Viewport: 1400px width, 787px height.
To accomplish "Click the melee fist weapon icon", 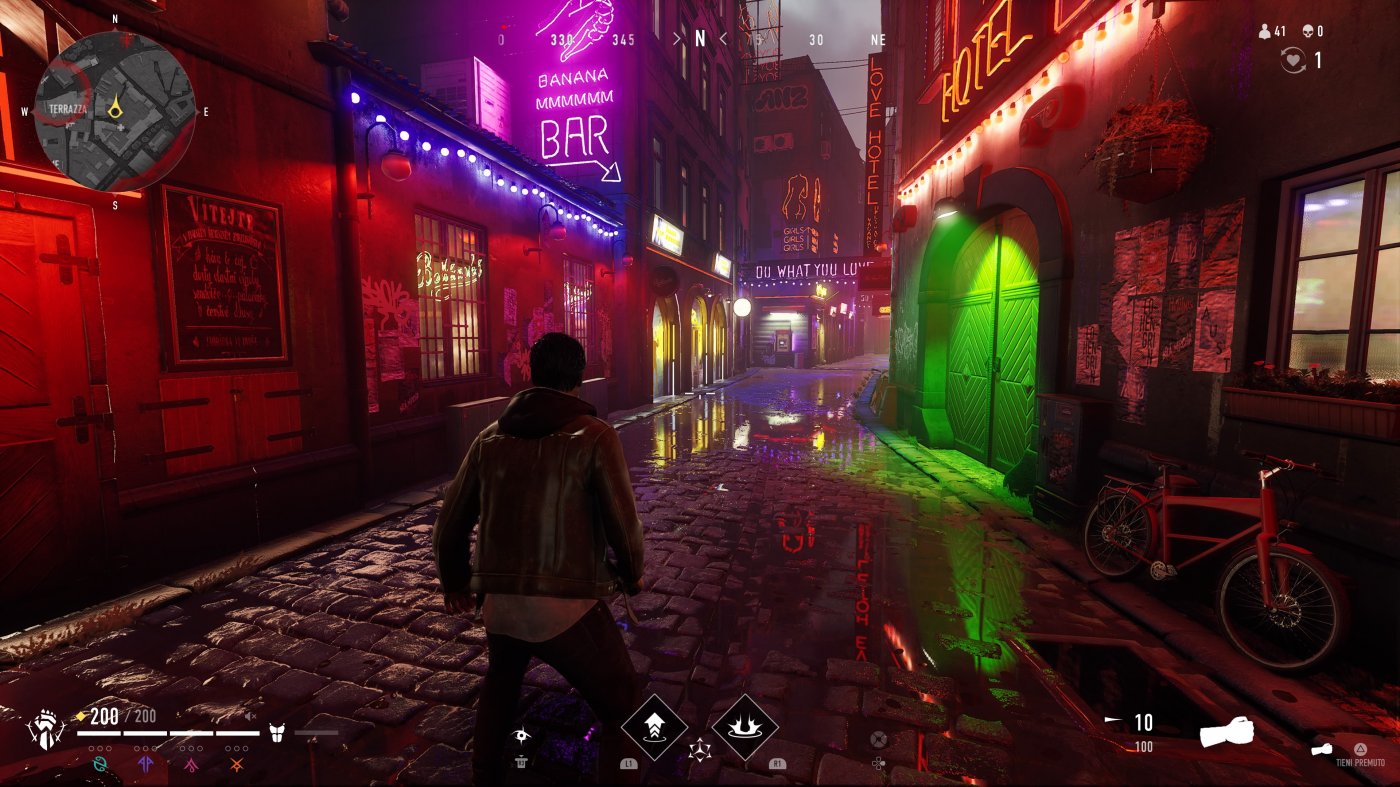I will 1227,730.
